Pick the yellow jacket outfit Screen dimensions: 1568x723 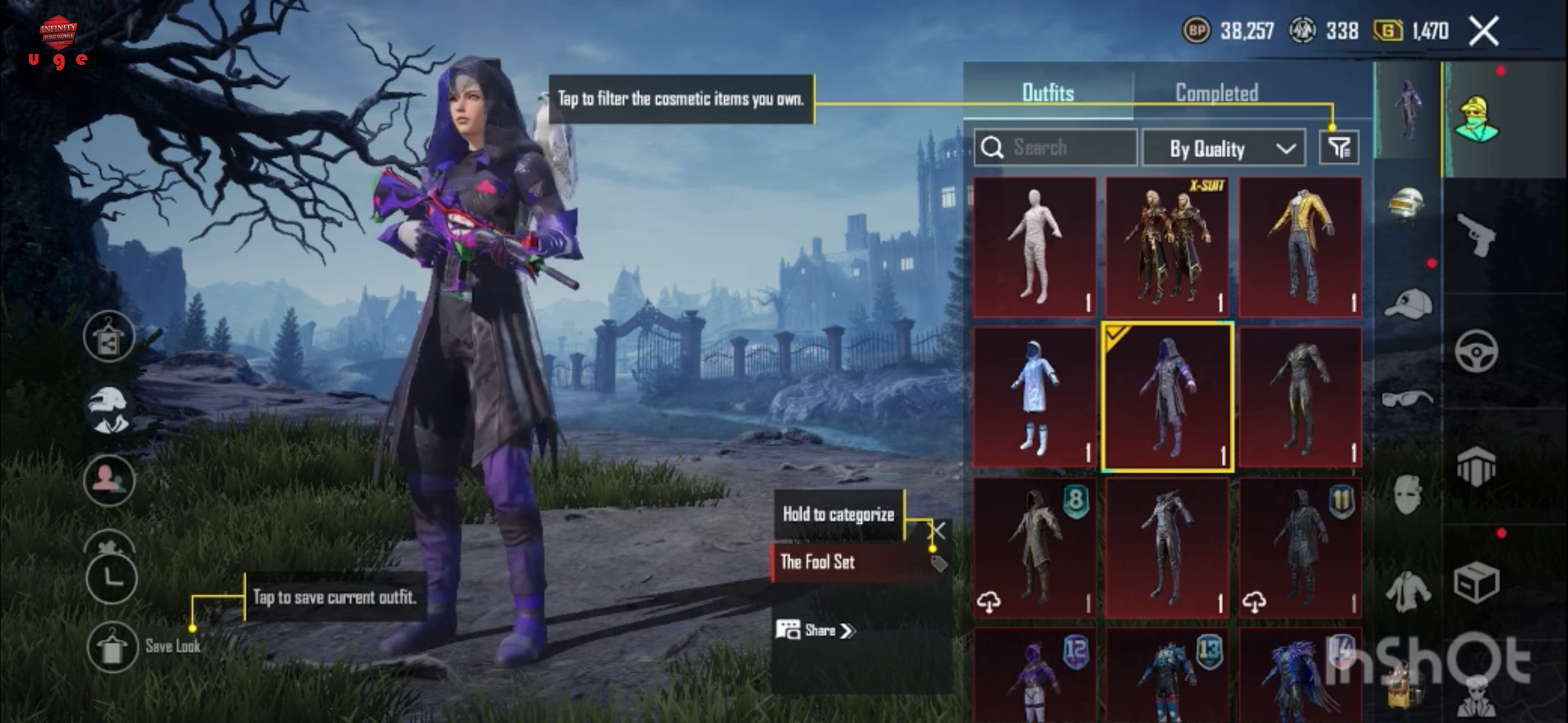[1300, 247]
